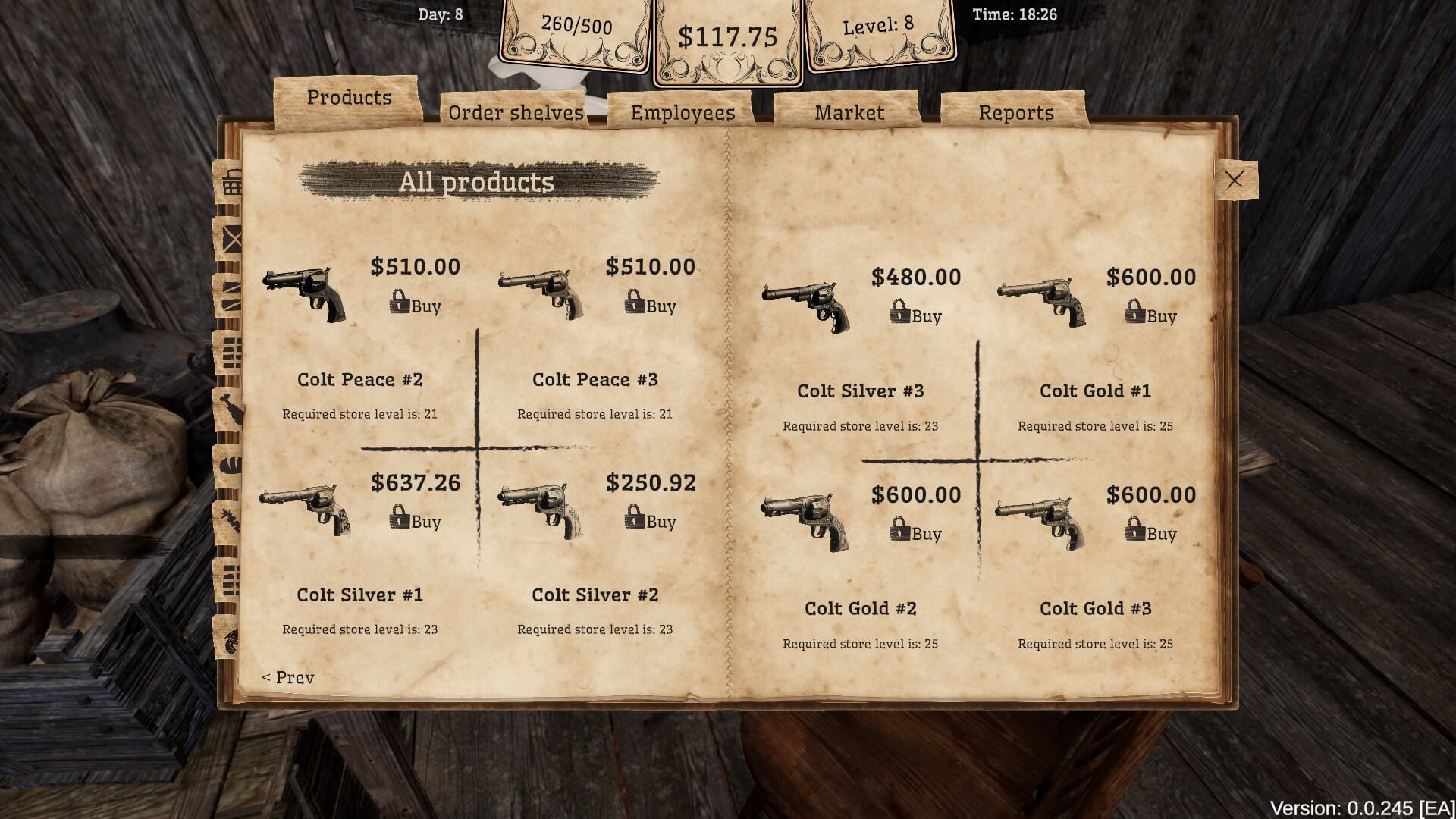Buy the Colt Silver #1 revolver
The width and height of the screenshot is (1456, 819).
point(416,520)
